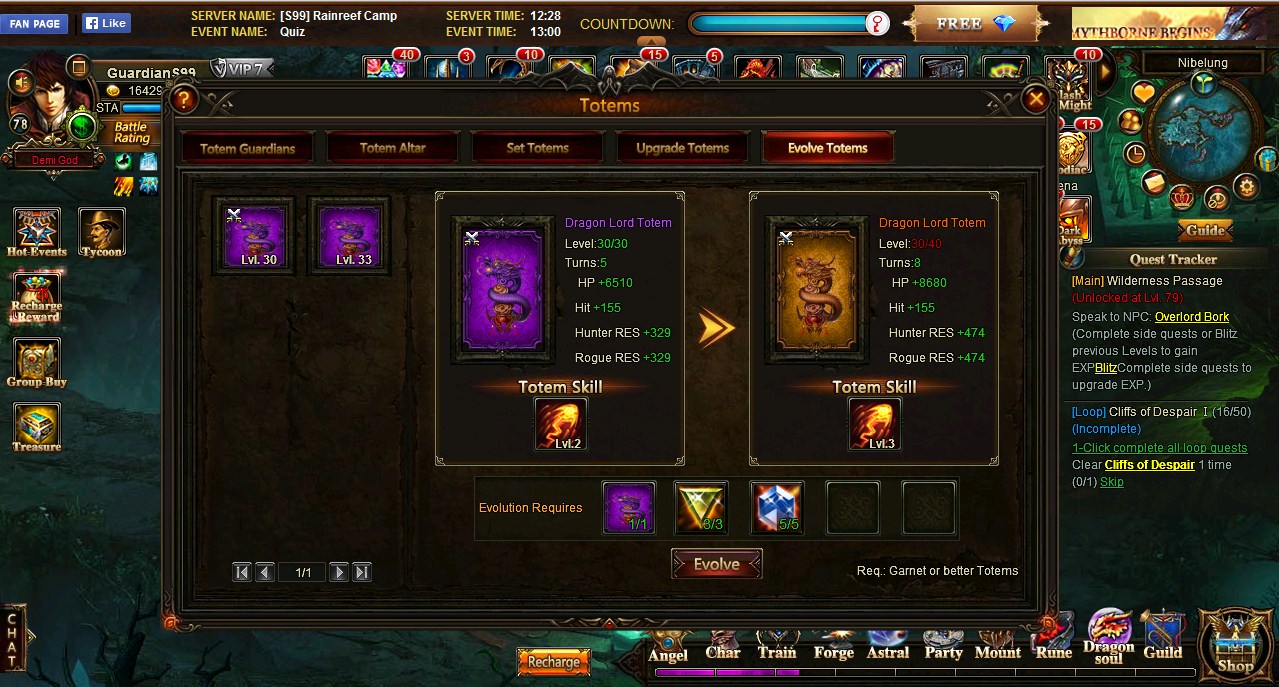
Task: Select the Set Totems tab
Action: [x=537, y=148]
